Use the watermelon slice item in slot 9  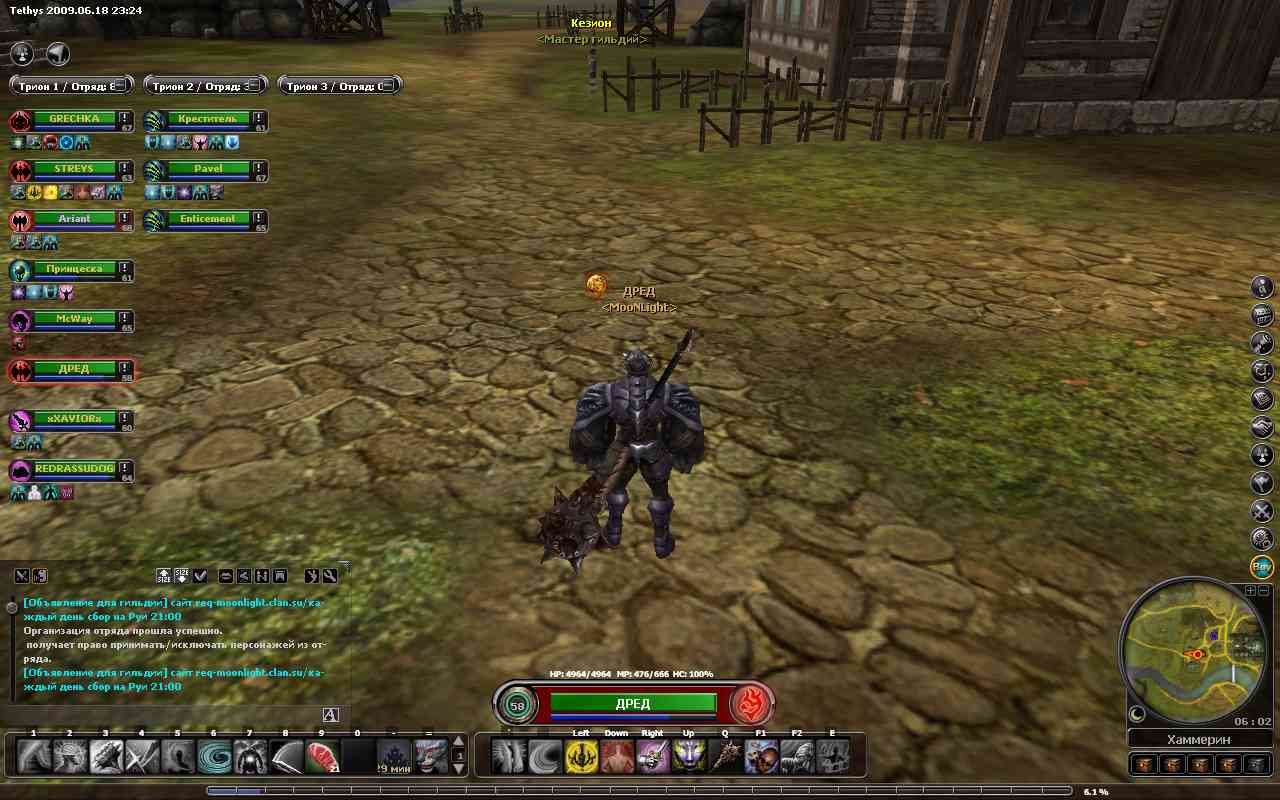[322, 756]
